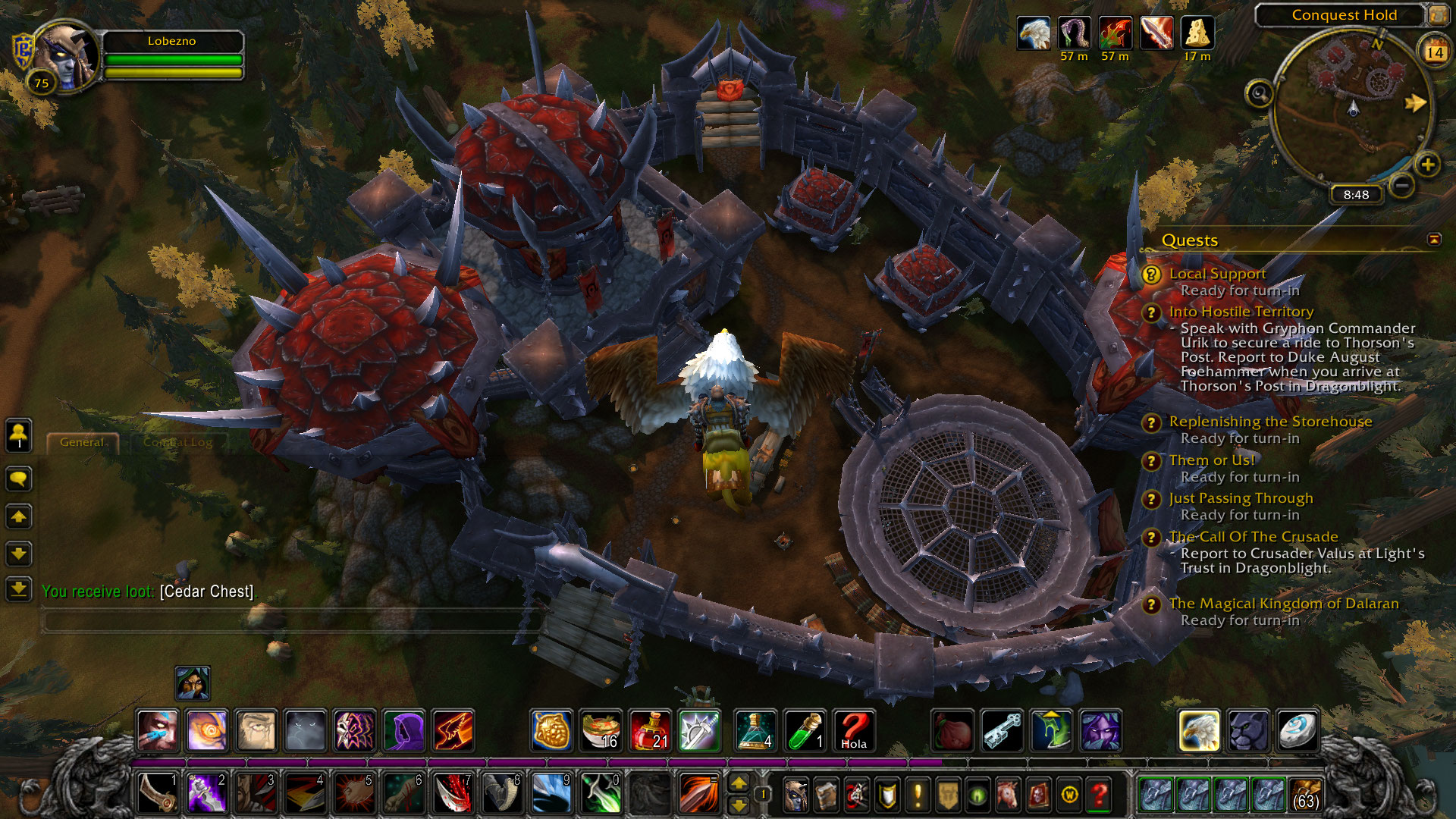Open minimap tracking magnifier button
Image resolution: width=1456 pixels, height=819 pixels.
tap(1260, 94)
